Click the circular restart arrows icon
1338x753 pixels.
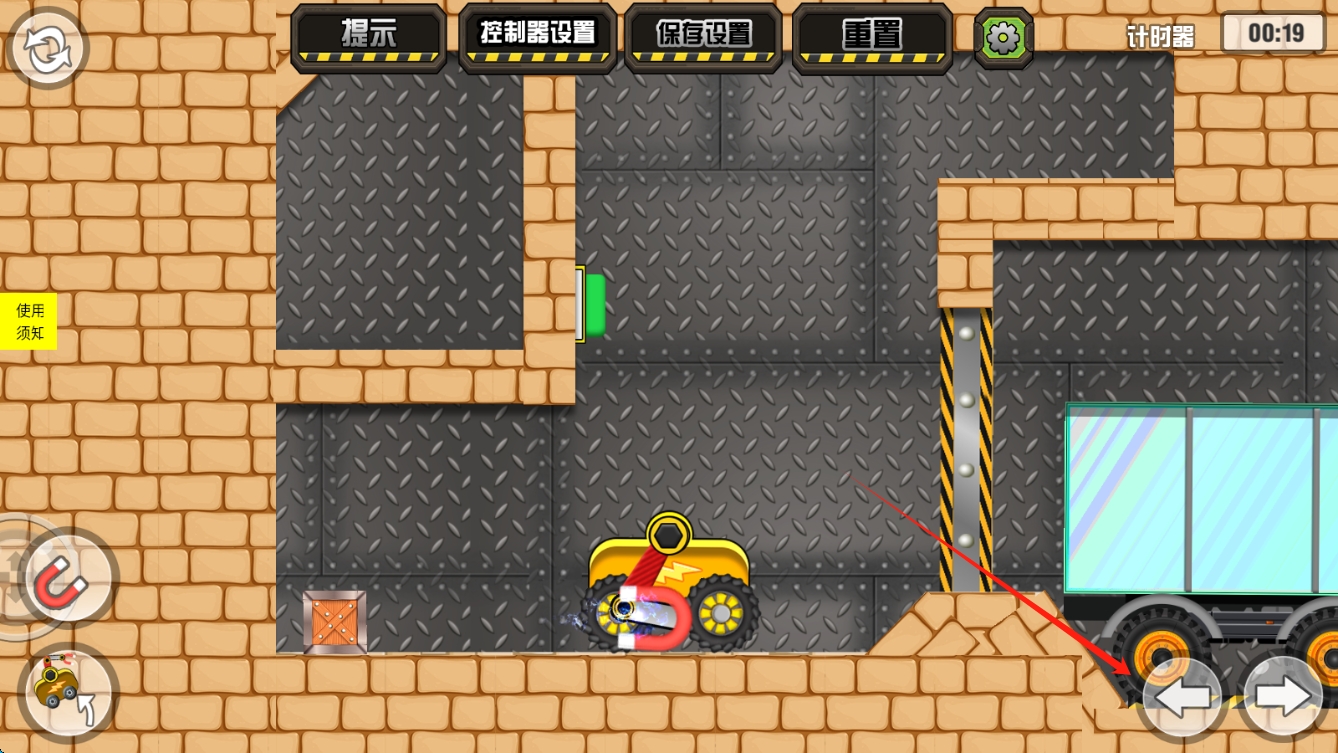click(x=47, y=50)
